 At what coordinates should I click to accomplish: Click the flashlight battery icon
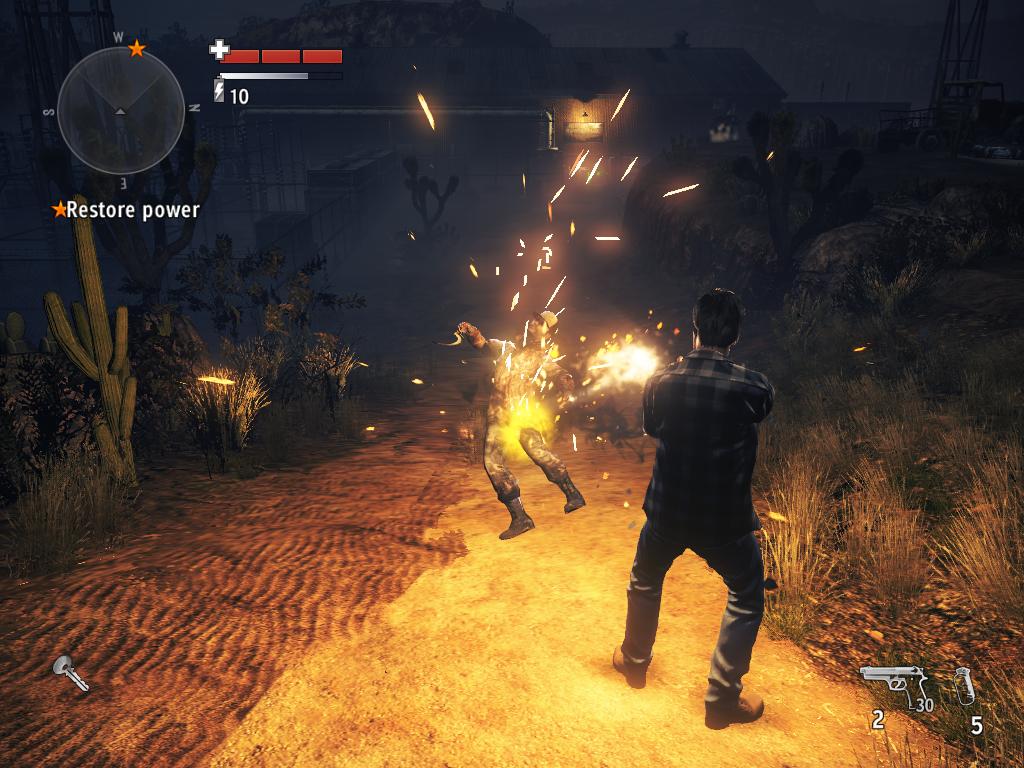[x=219, y=93]
